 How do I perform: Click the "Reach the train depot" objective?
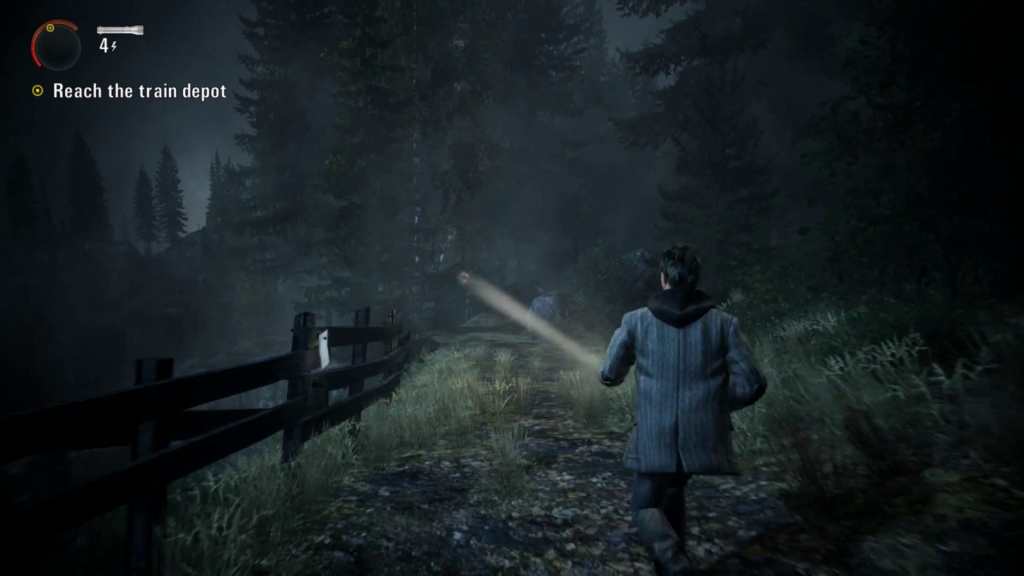(139, 91)
